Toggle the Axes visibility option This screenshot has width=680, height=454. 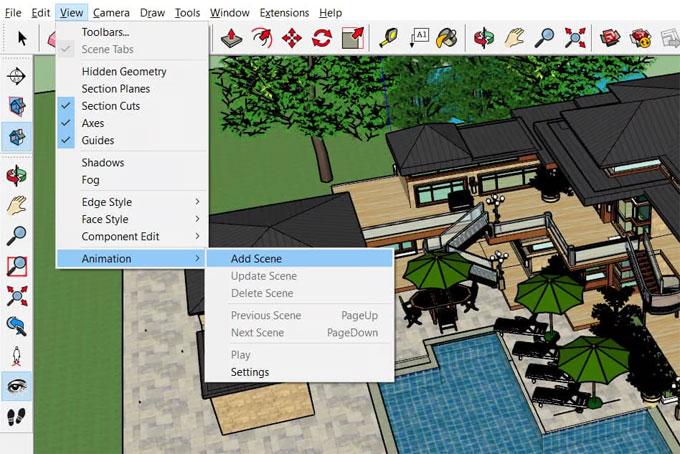[x=93, y=123]
